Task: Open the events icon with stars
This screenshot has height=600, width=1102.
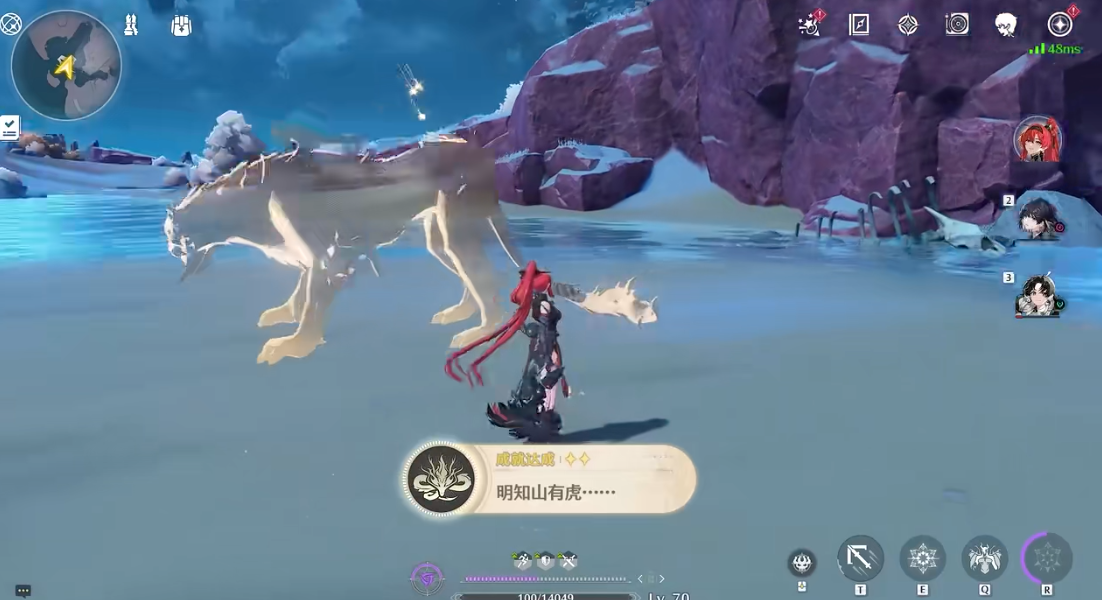Action: tap(810, 25)
